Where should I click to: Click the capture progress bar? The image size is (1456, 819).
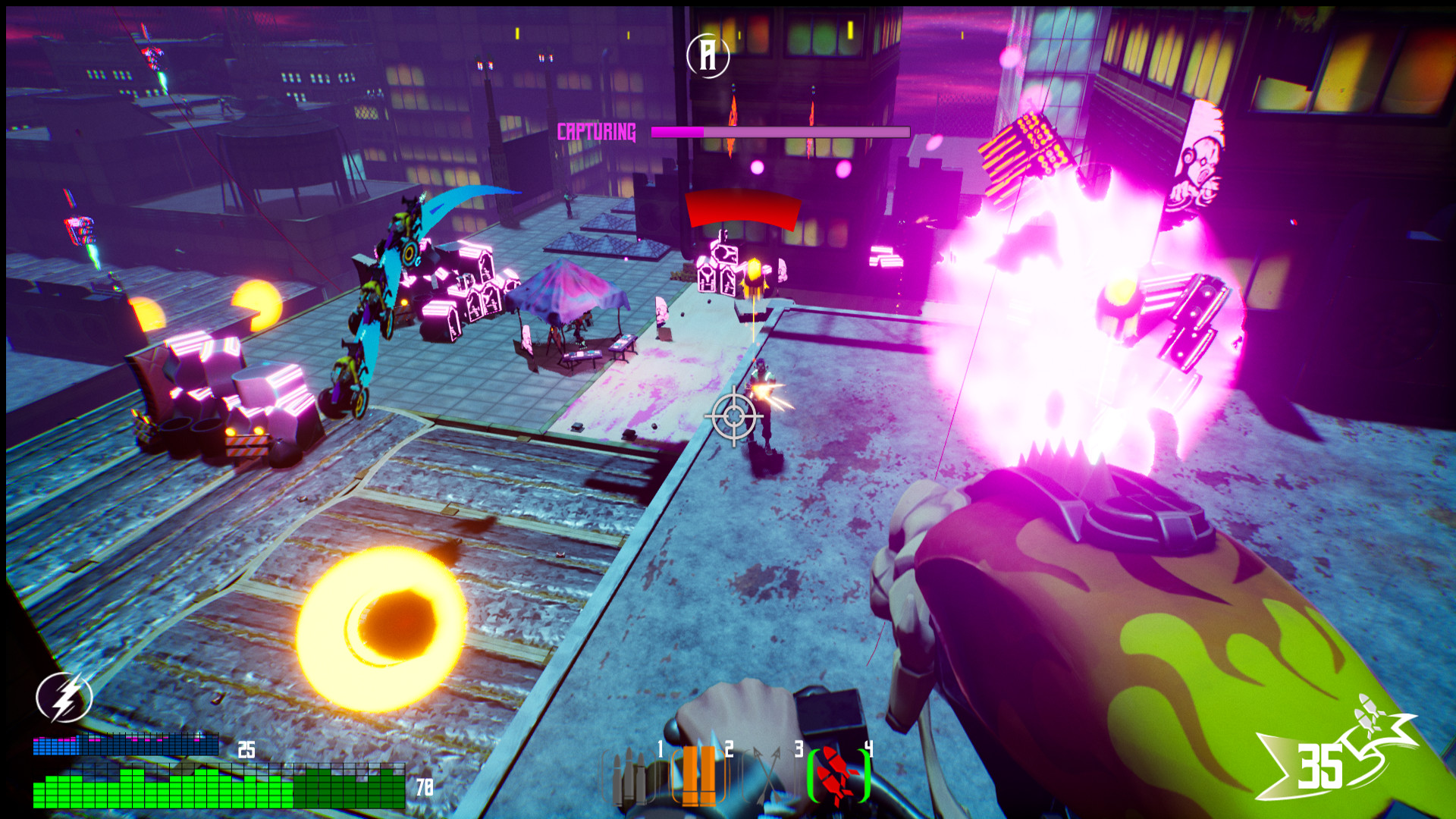(777, 130)
